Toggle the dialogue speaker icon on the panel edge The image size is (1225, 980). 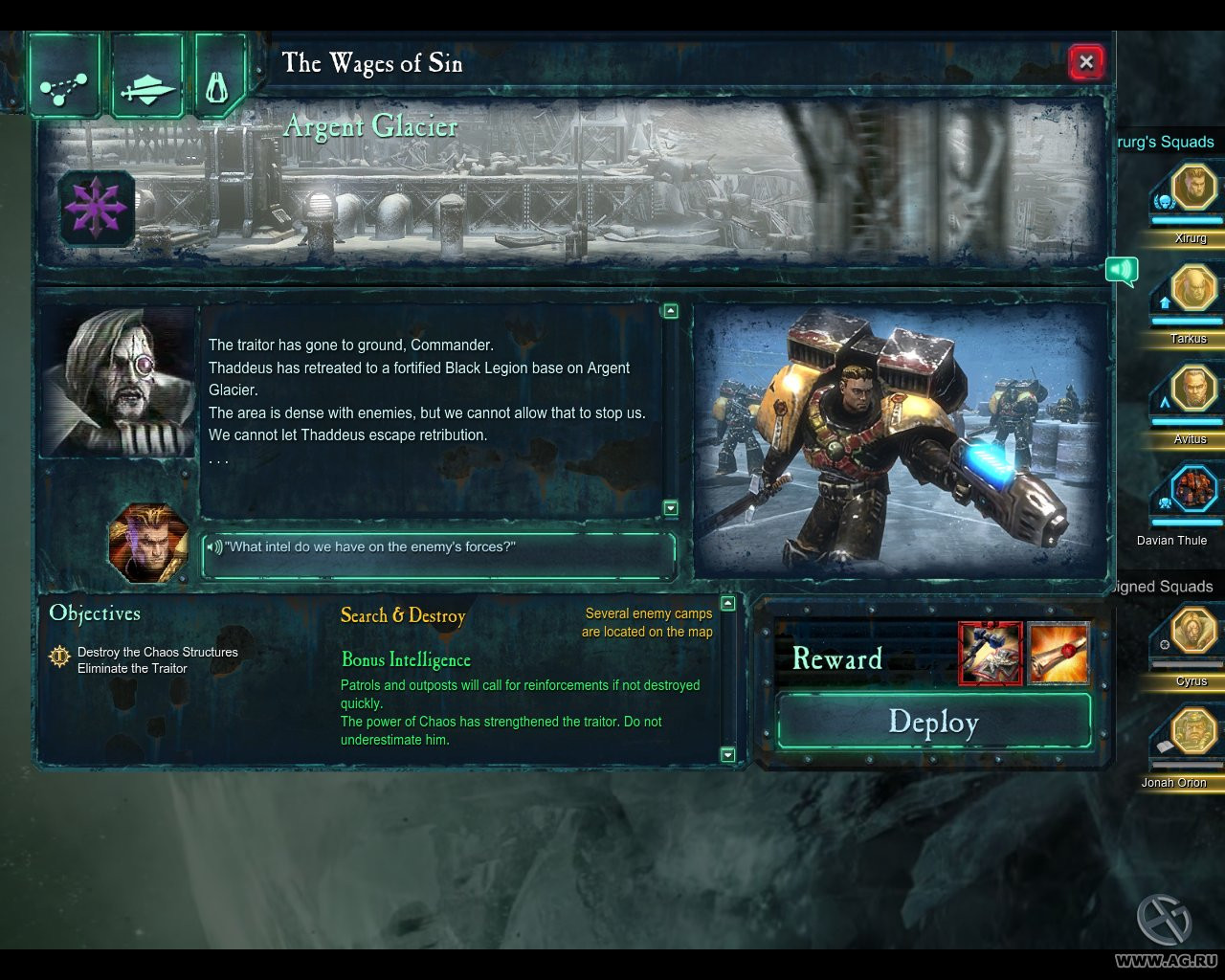click(1122, 272)
